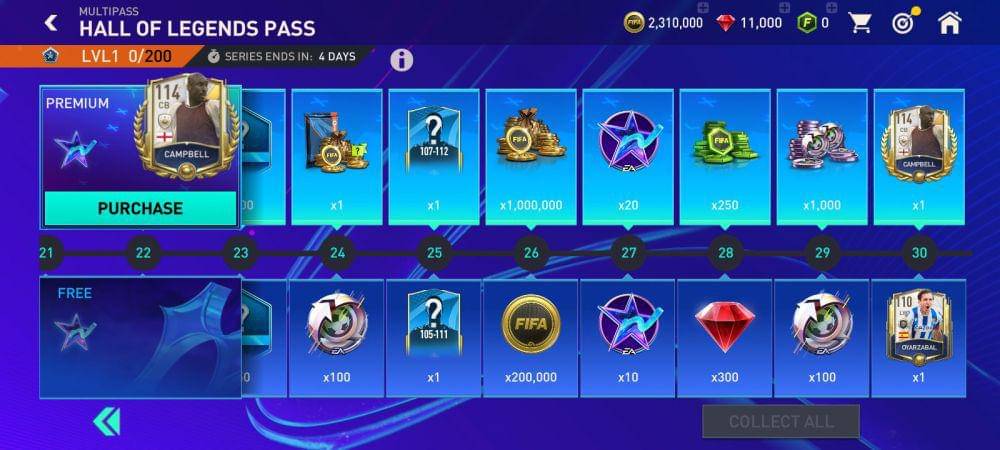The image size is (1000, 450).
Task: Purchase the Premium pass
Action: [140, 208]
